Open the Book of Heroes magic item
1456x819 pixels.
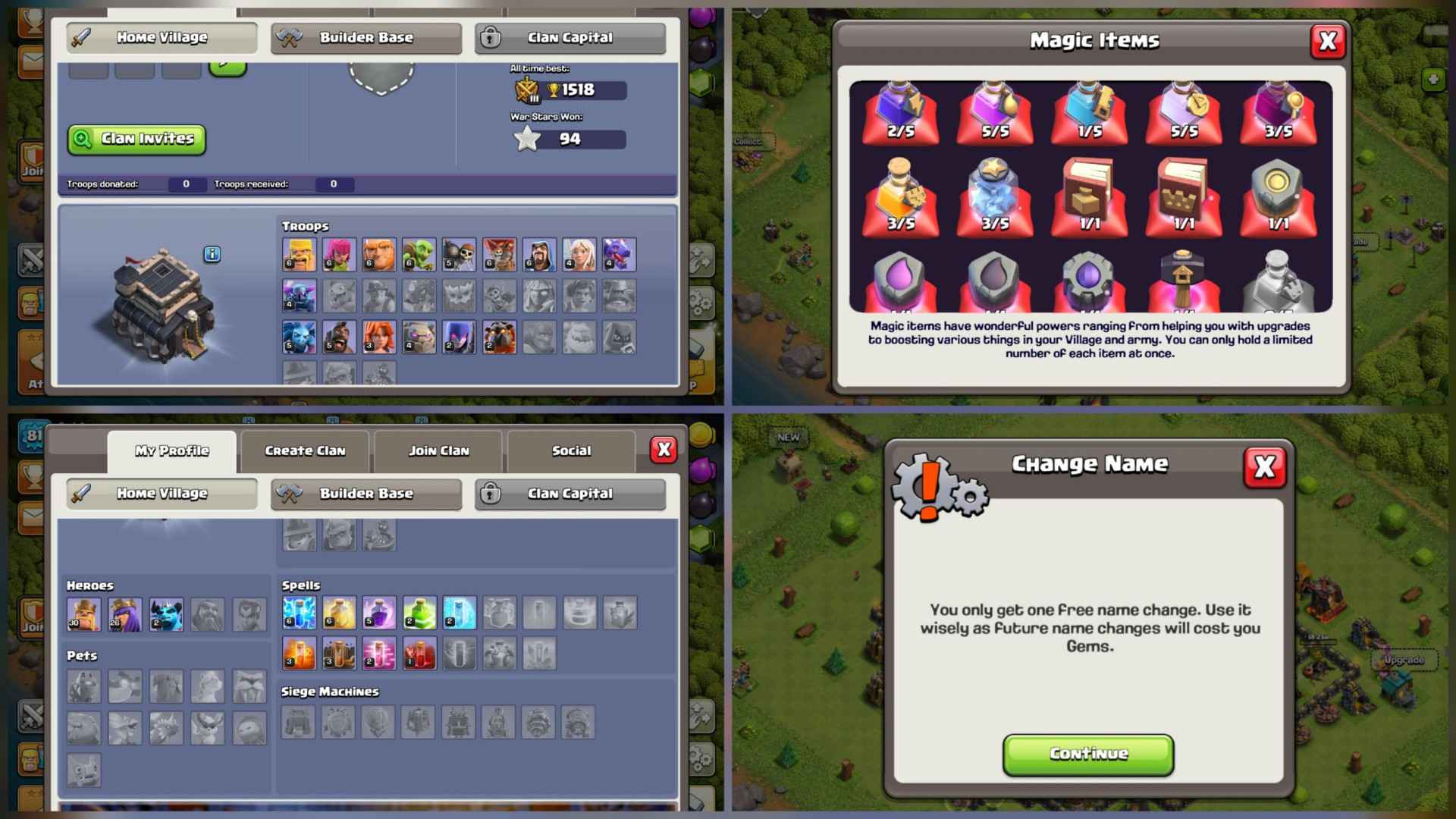[1184, 197]
